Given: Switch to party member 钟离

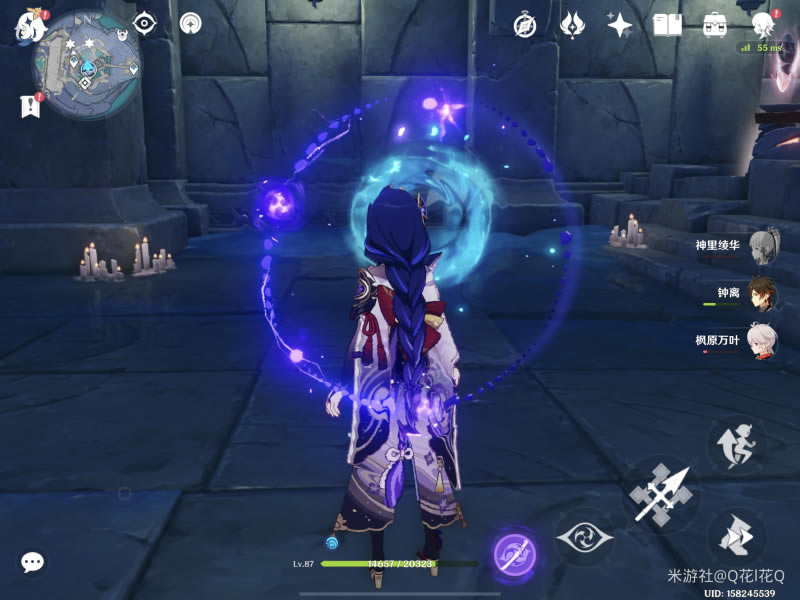Looking at the screenshot, I should 762,293.
